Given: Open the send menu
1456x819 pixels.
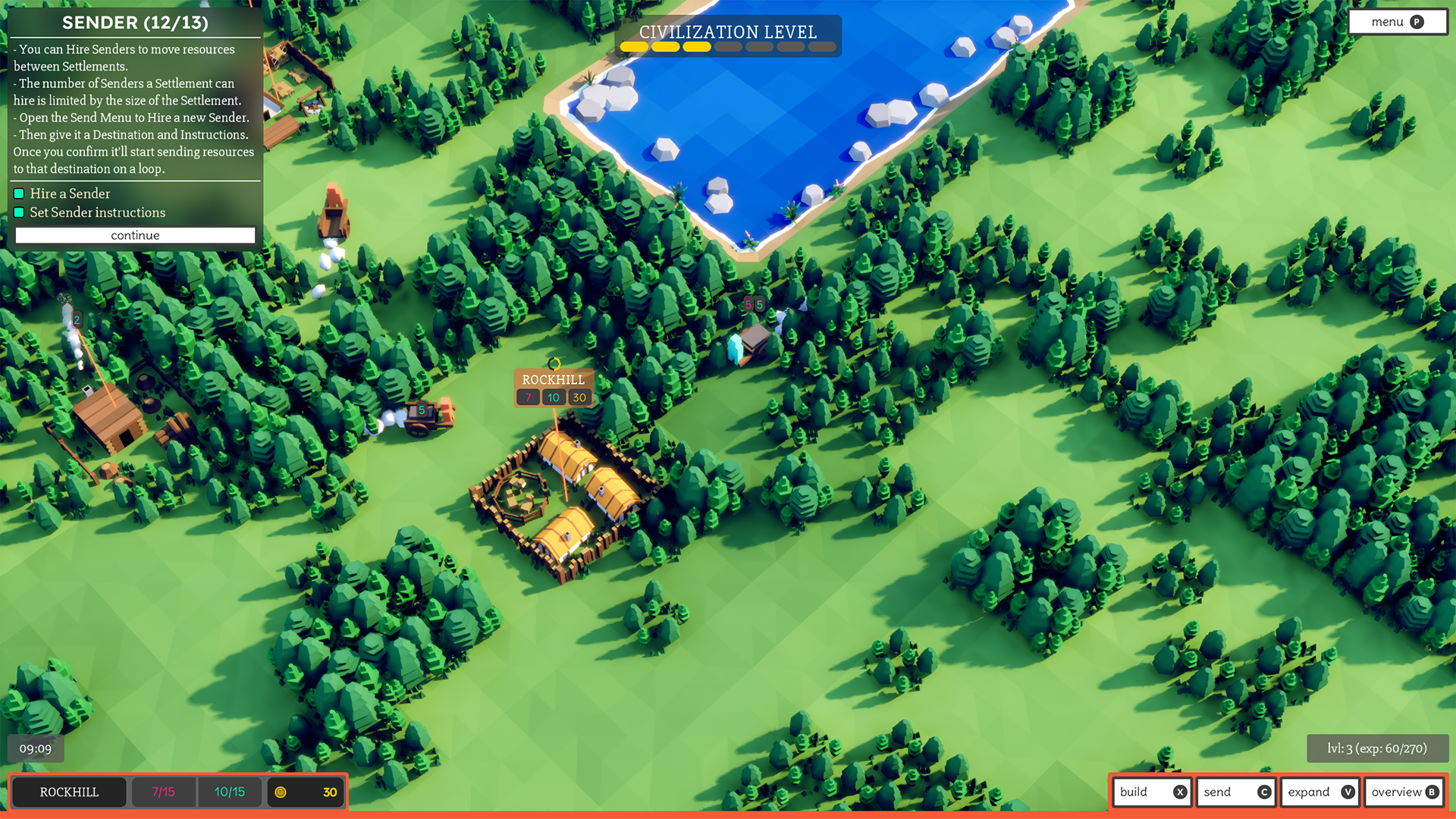Looking at the screenshot, I should [x=1235, y=792].
